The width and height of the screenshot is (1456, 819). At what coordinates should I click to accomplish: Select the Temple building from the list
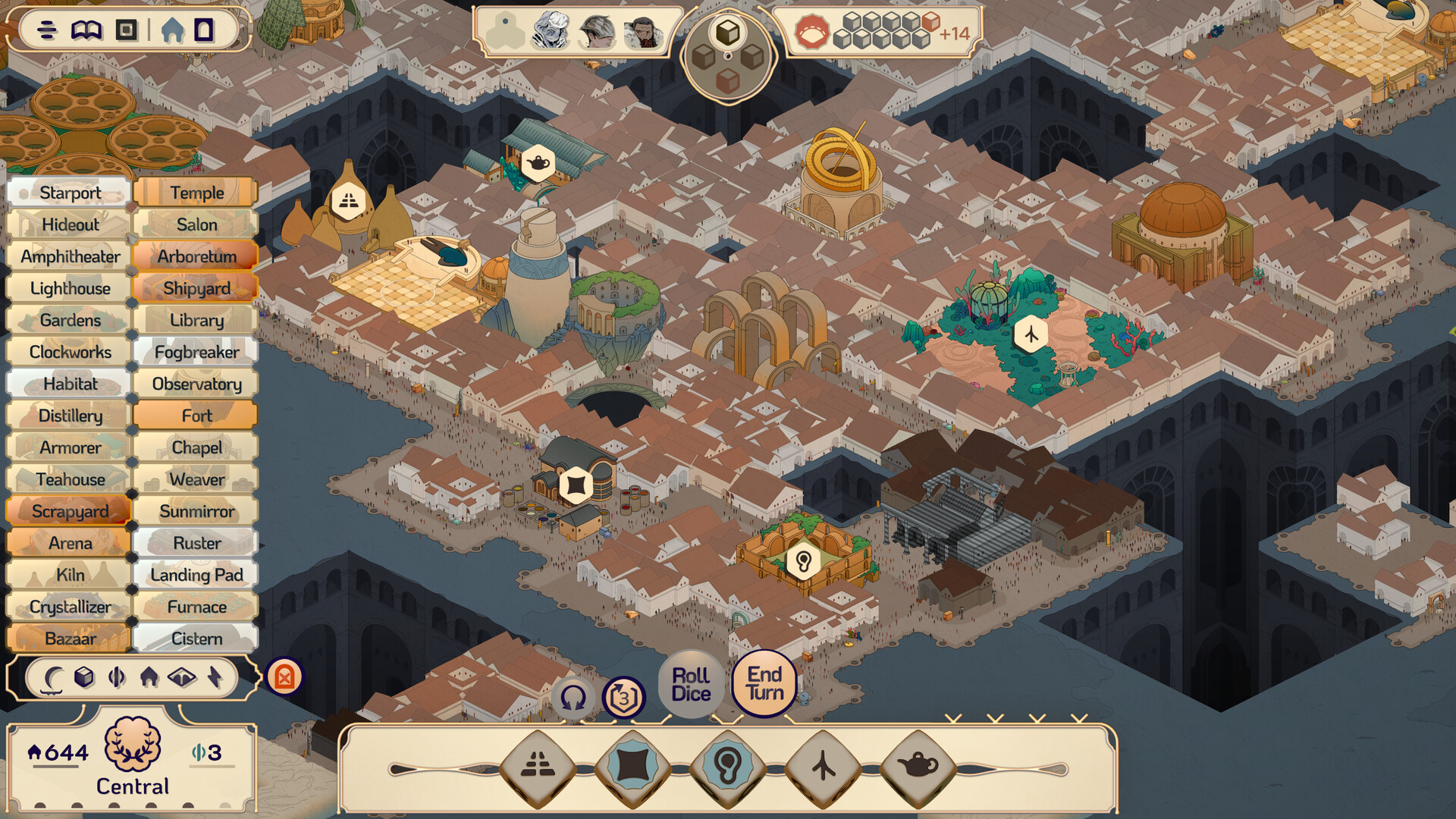[x=196, y=193]
